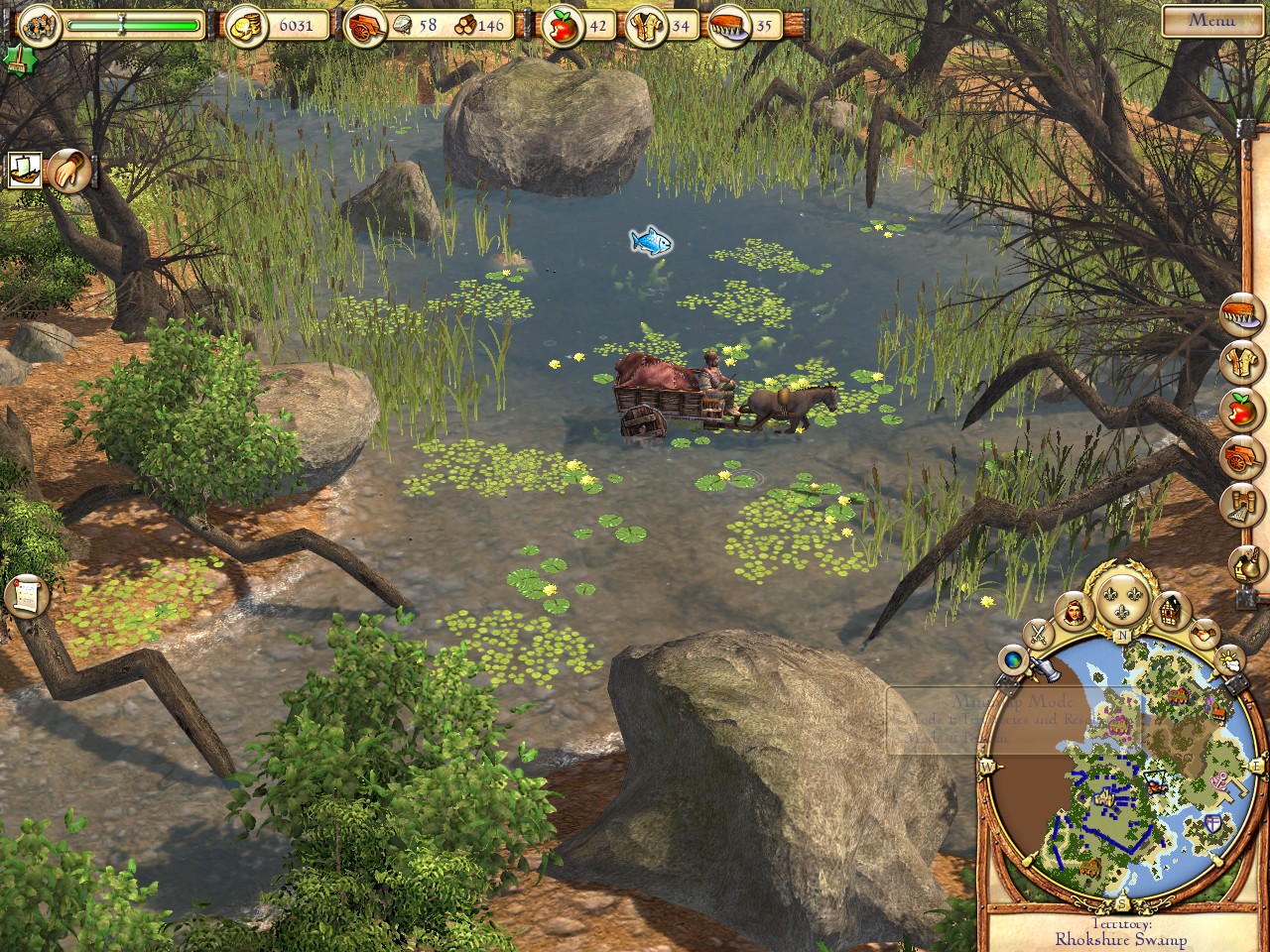Click the green star broom notification
Image resolution: width=1270 pixels, height=952 pixels.
tap(15, 59)
